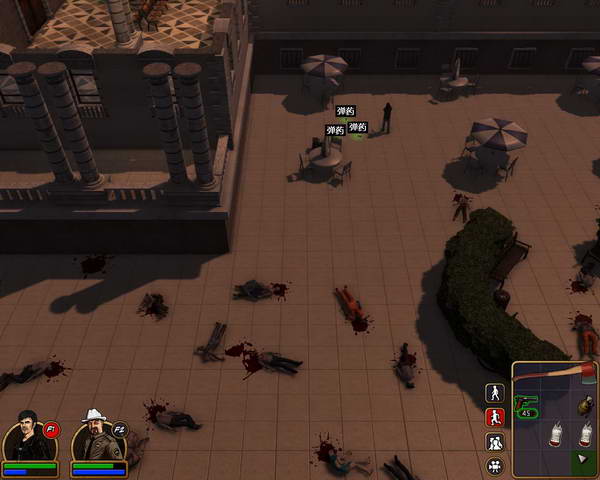
Task: Click the film camera icon
Action: 494,466
